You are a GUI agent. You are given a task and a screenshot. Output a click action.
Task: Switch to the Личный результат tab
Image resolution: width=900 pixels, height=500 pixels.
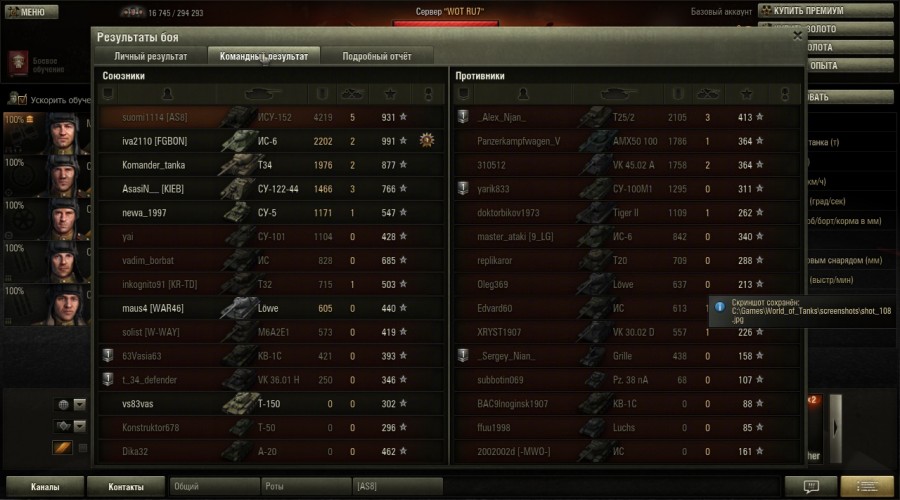[x=151, y=56]
